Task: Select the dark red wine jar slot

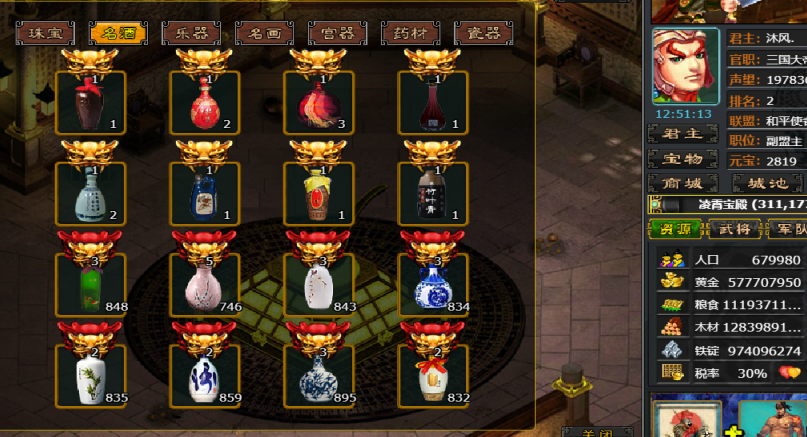Action: click(x=91, y=102)
